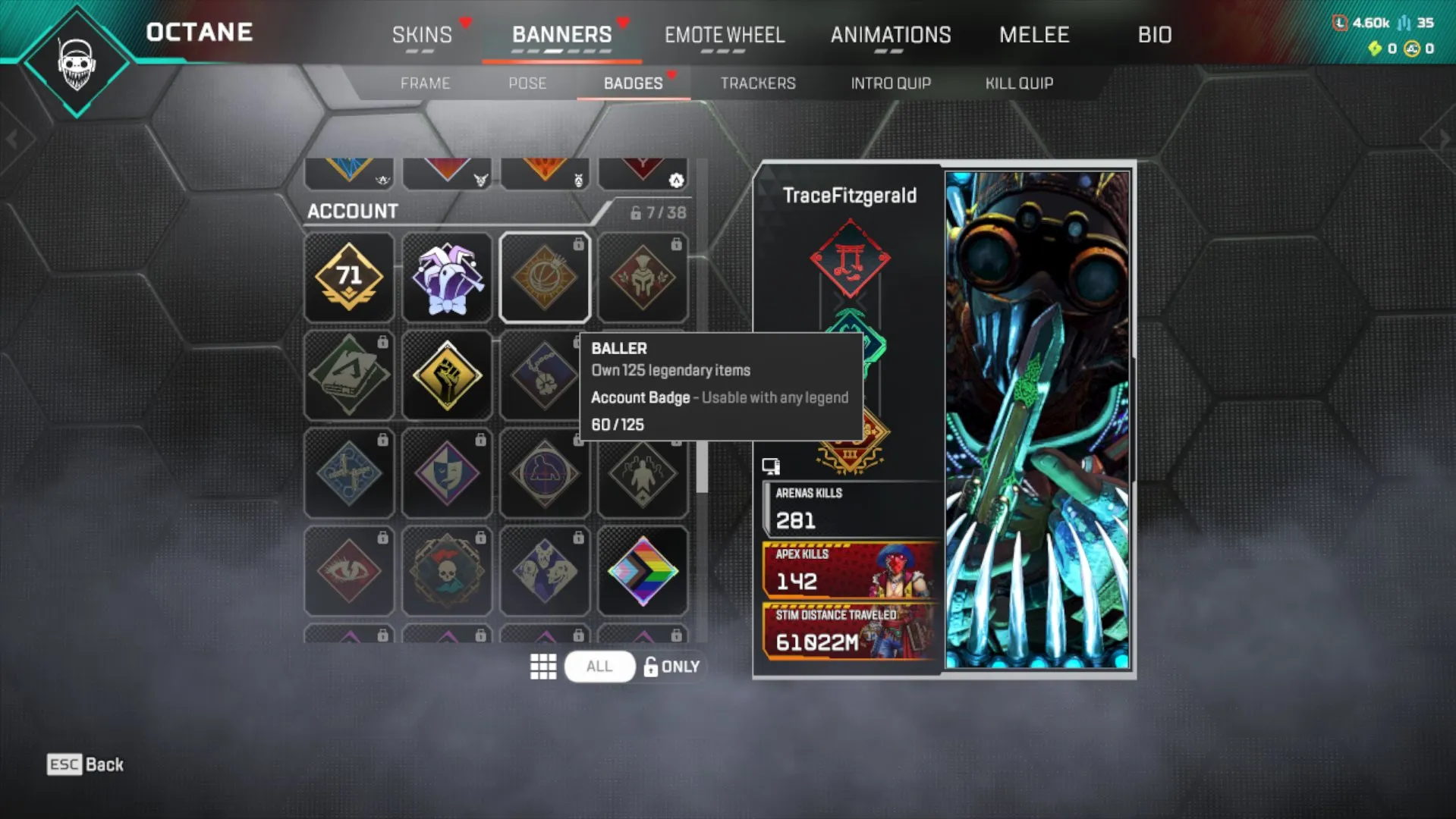Image resolution: width=1456 pixels, height=819 pixels.
Task: Switch to the TRACKERS tab
Action: coord(758,83)
